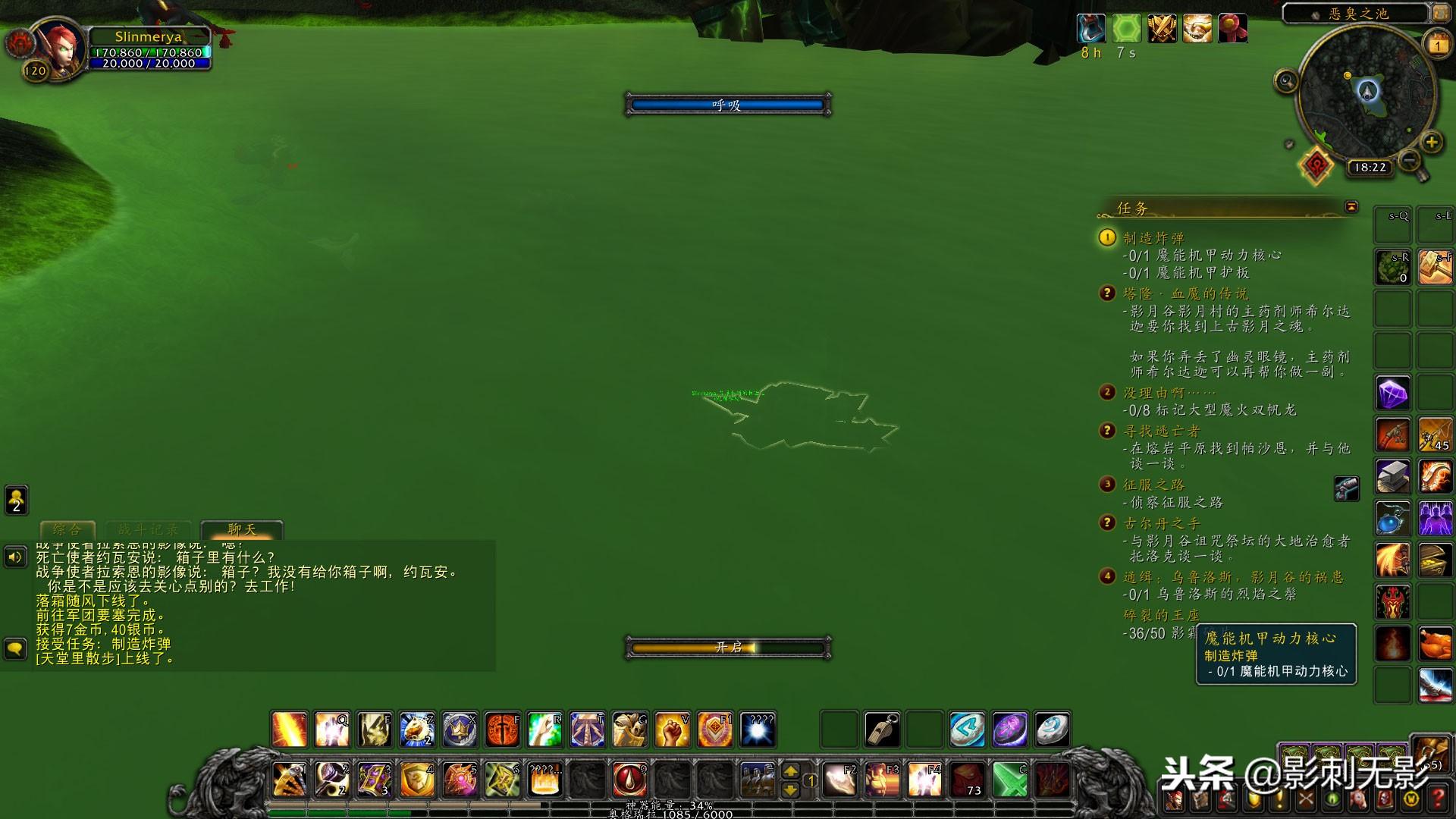Select the 制造炸弹 quest in tracker
Viewport: 1456px width, 819px height.
coord(1153,238)
